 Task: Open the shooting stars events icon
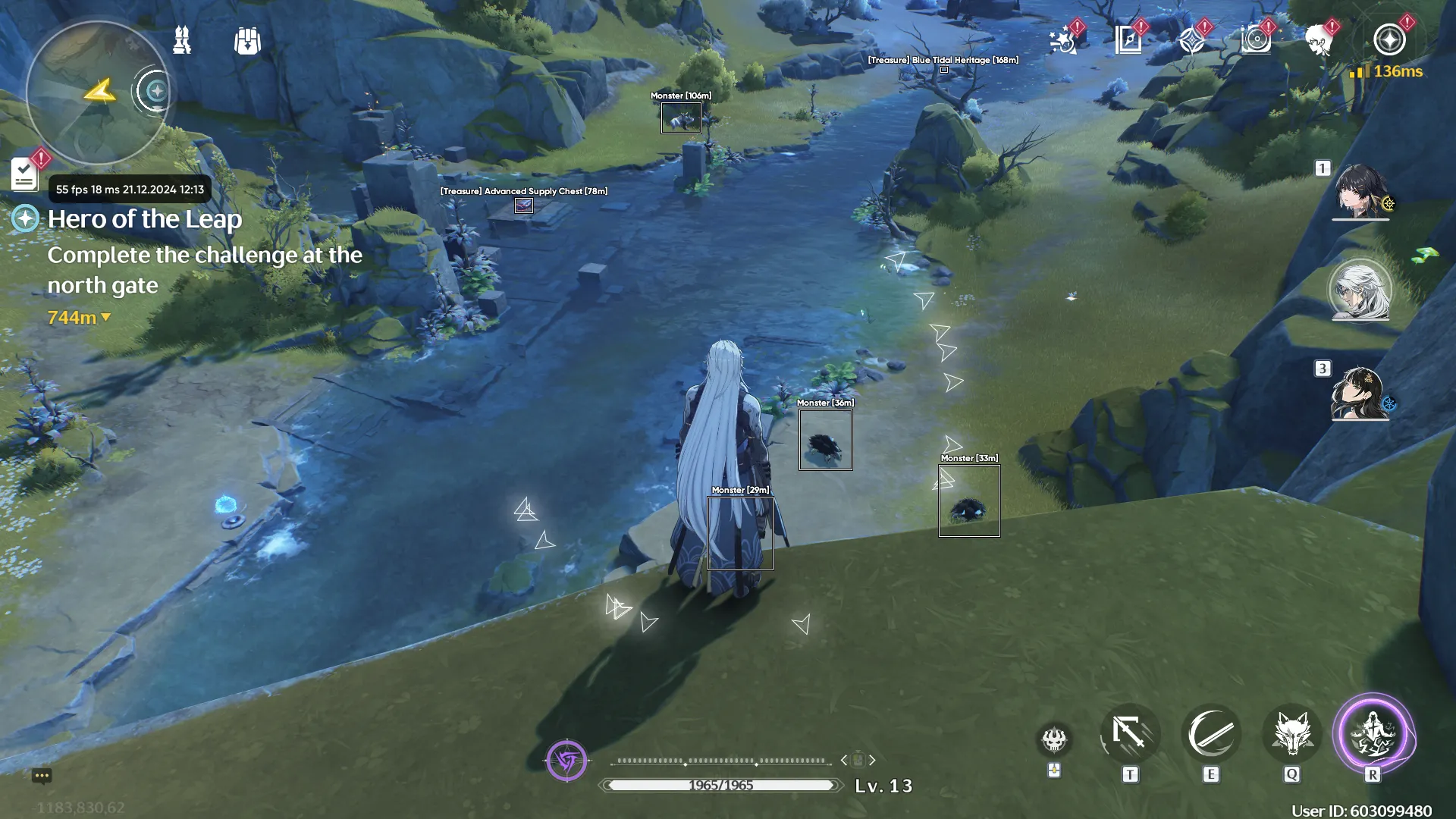coord(1063,40)
